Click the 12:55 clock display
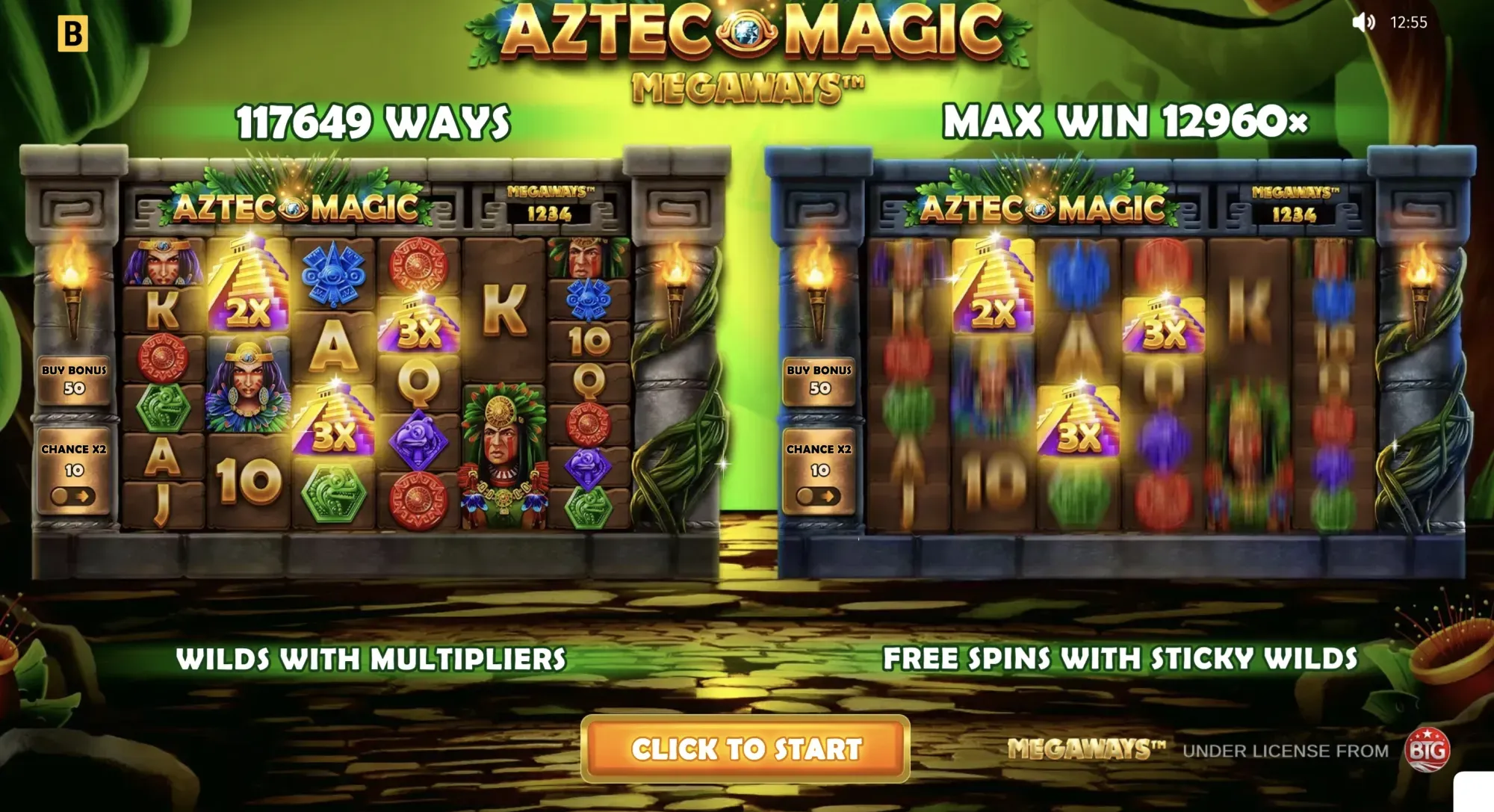This screenshot has width=1494, height=812. (1410, 22)
